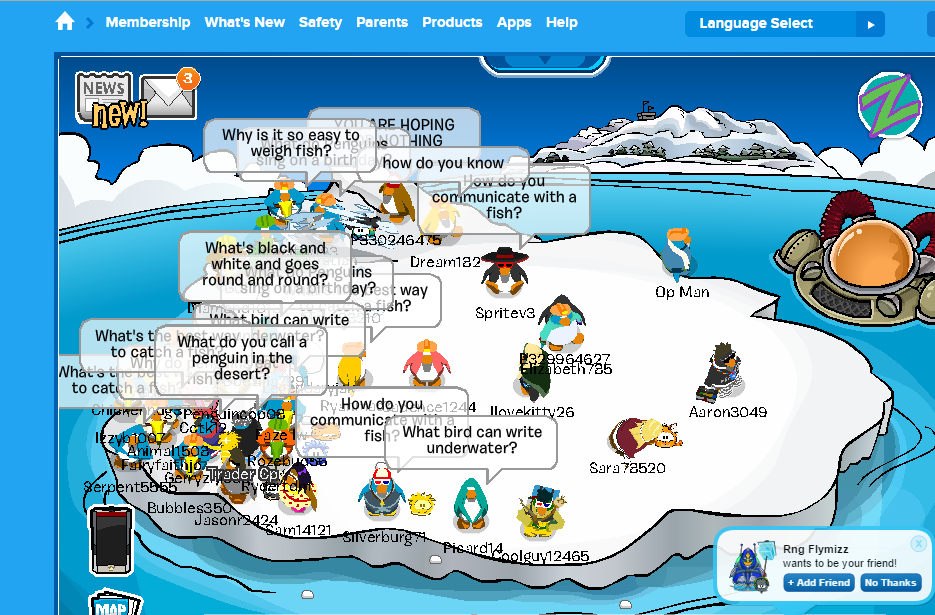Image resolution: width=935 pixels, height=615 pixels.
Task: Open the Language Select dropdown
Action: coord(784,24)
